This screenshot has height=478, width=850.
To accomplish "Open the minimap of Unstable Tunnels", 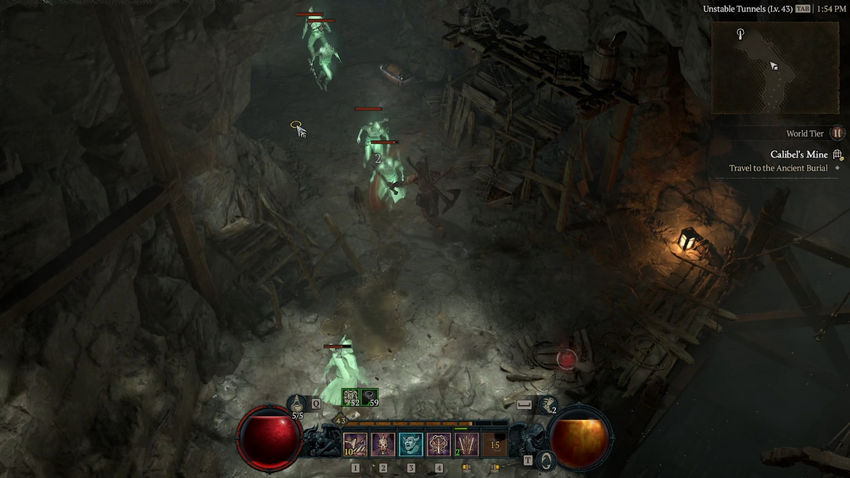I will [x=775, y=66].
